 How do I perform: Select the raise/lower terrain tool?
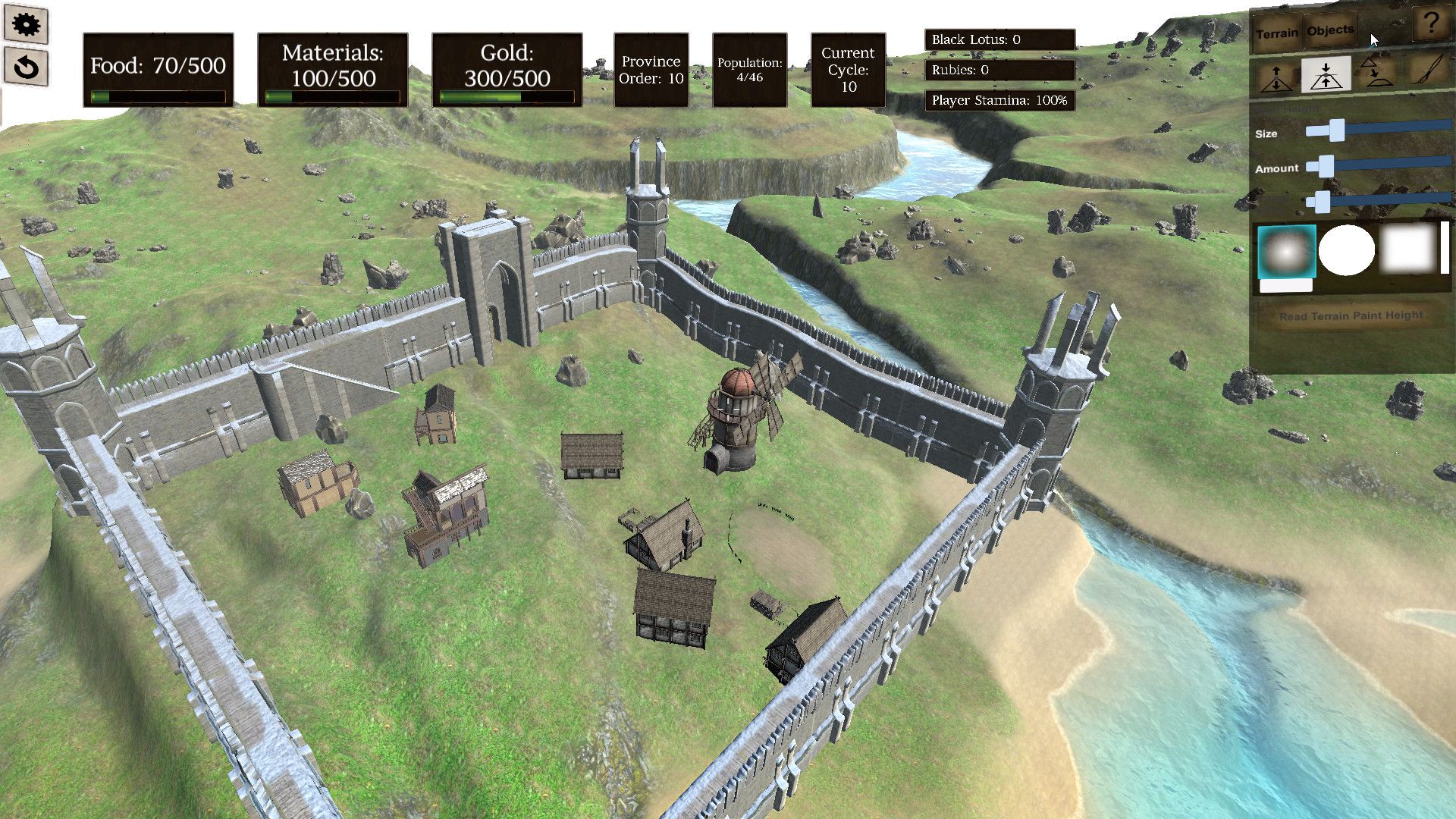(x=1276, y=77)
